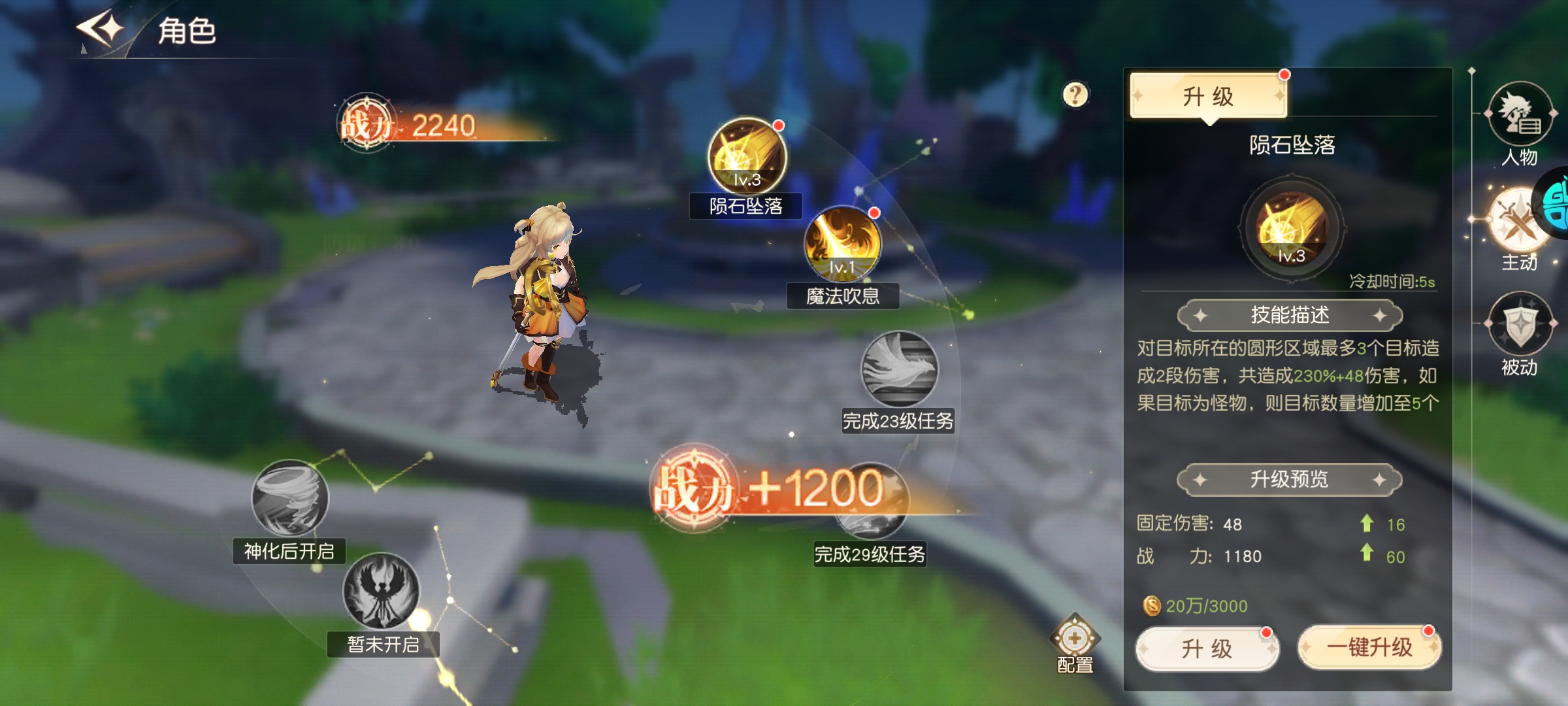Click the 升级 button beside 一键升级

[1207, 648]
